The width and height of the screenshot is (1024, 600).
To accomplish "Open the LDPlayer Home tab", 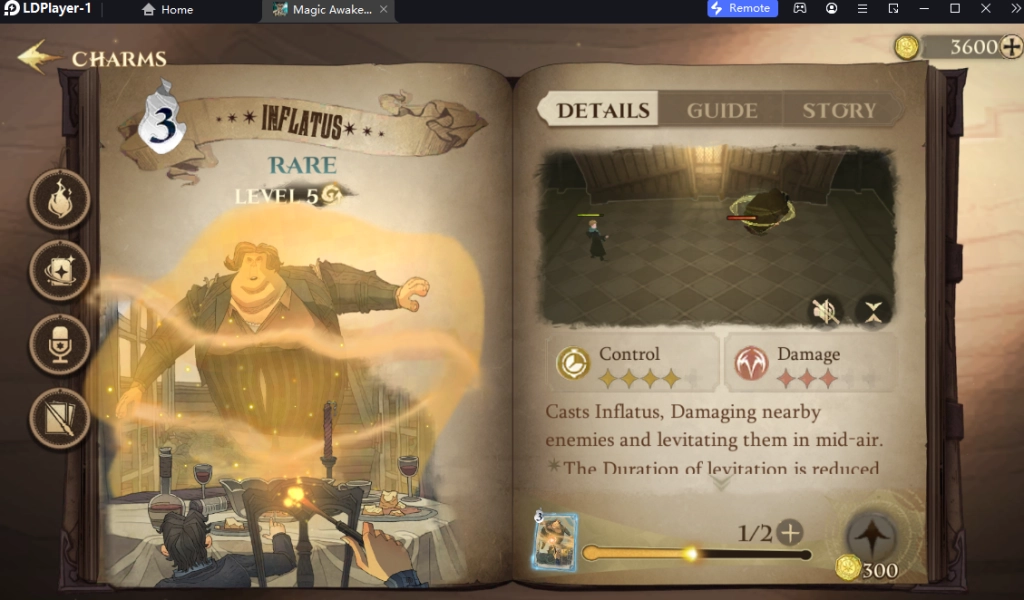I will coord(168,9).
